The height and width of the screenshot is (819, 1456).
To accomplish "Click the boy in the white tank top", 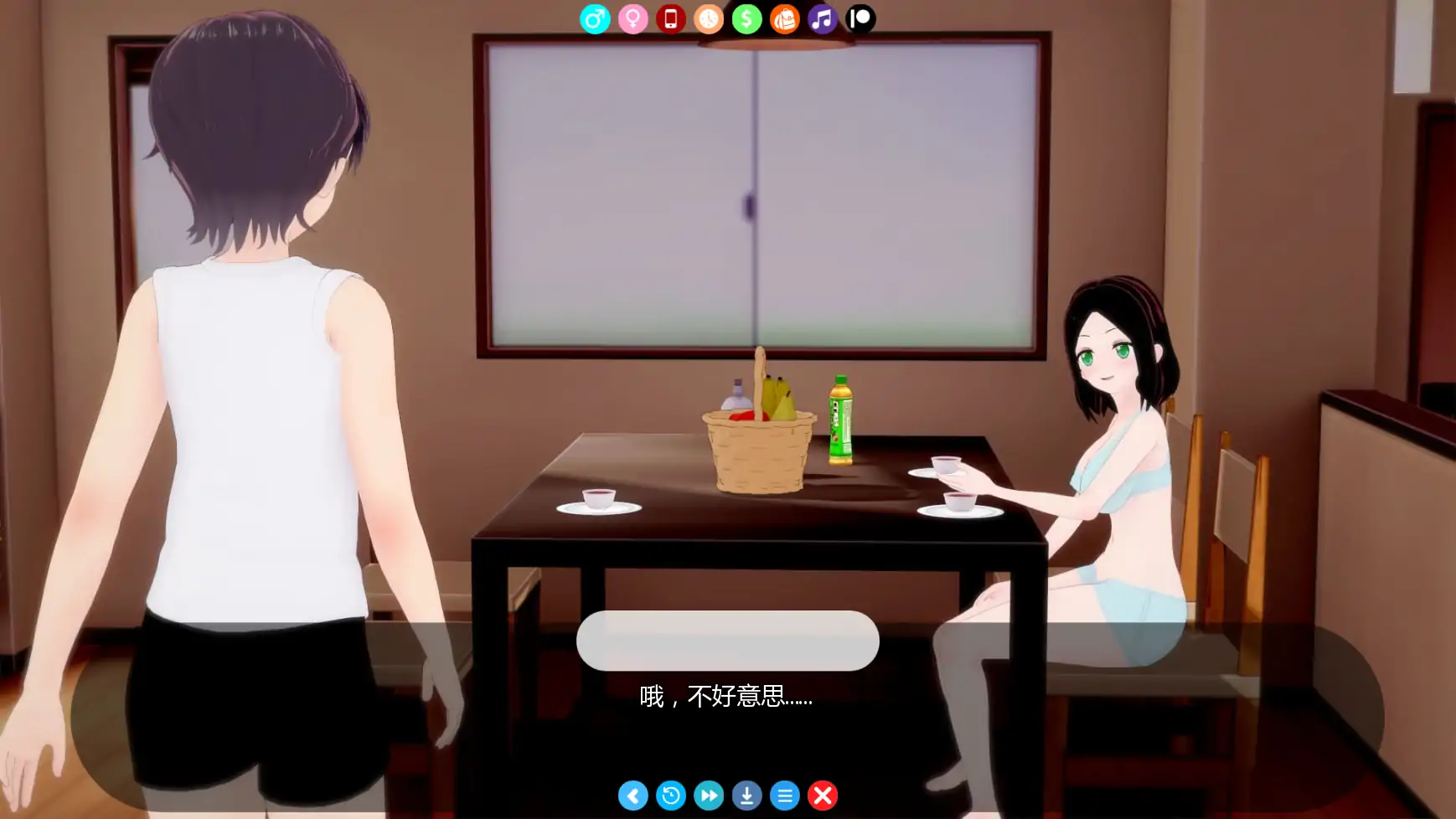I will point(251,419).
